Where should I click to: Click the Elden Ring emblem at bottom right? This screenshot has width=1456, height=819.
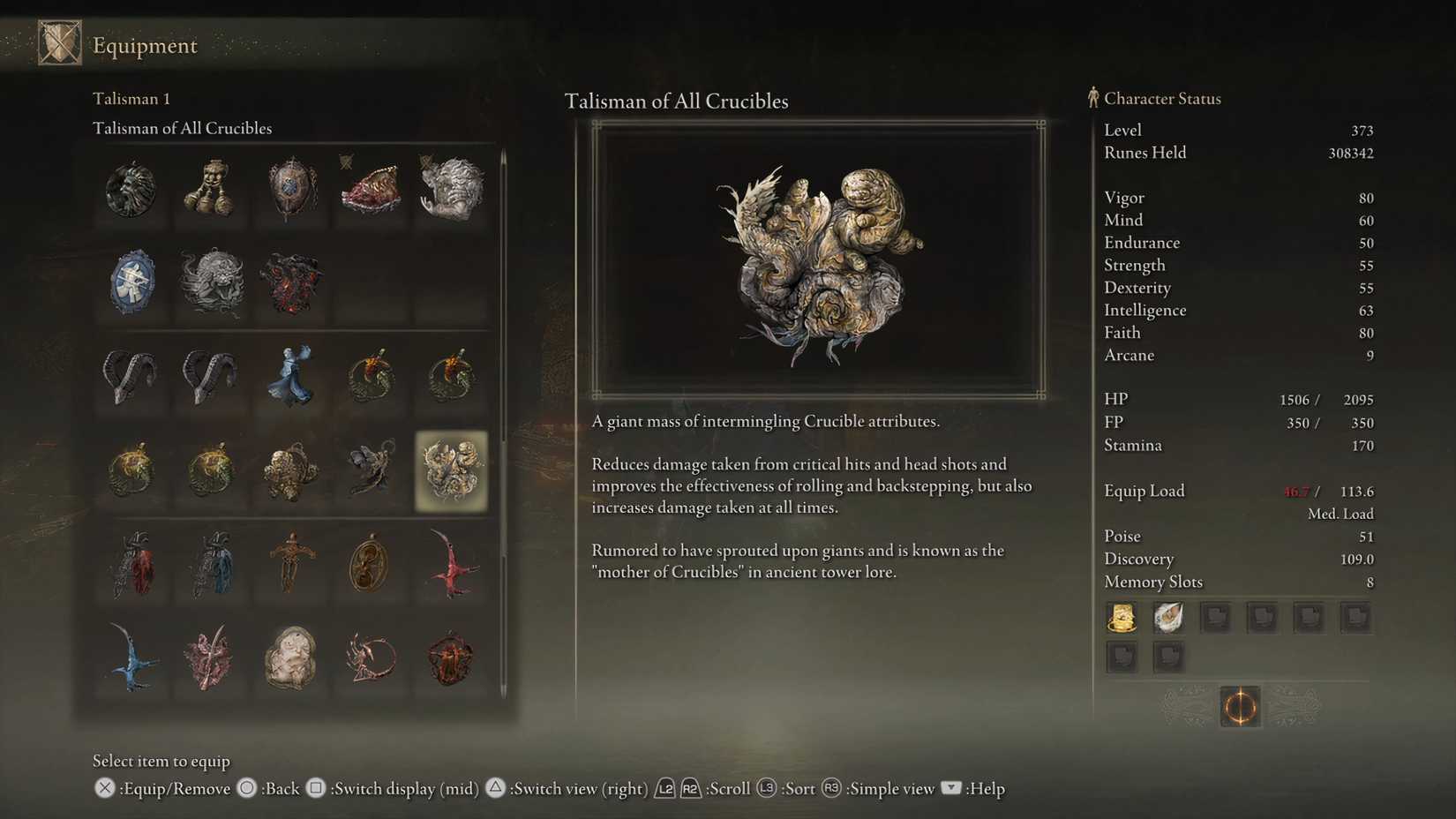coord(1239,707)
